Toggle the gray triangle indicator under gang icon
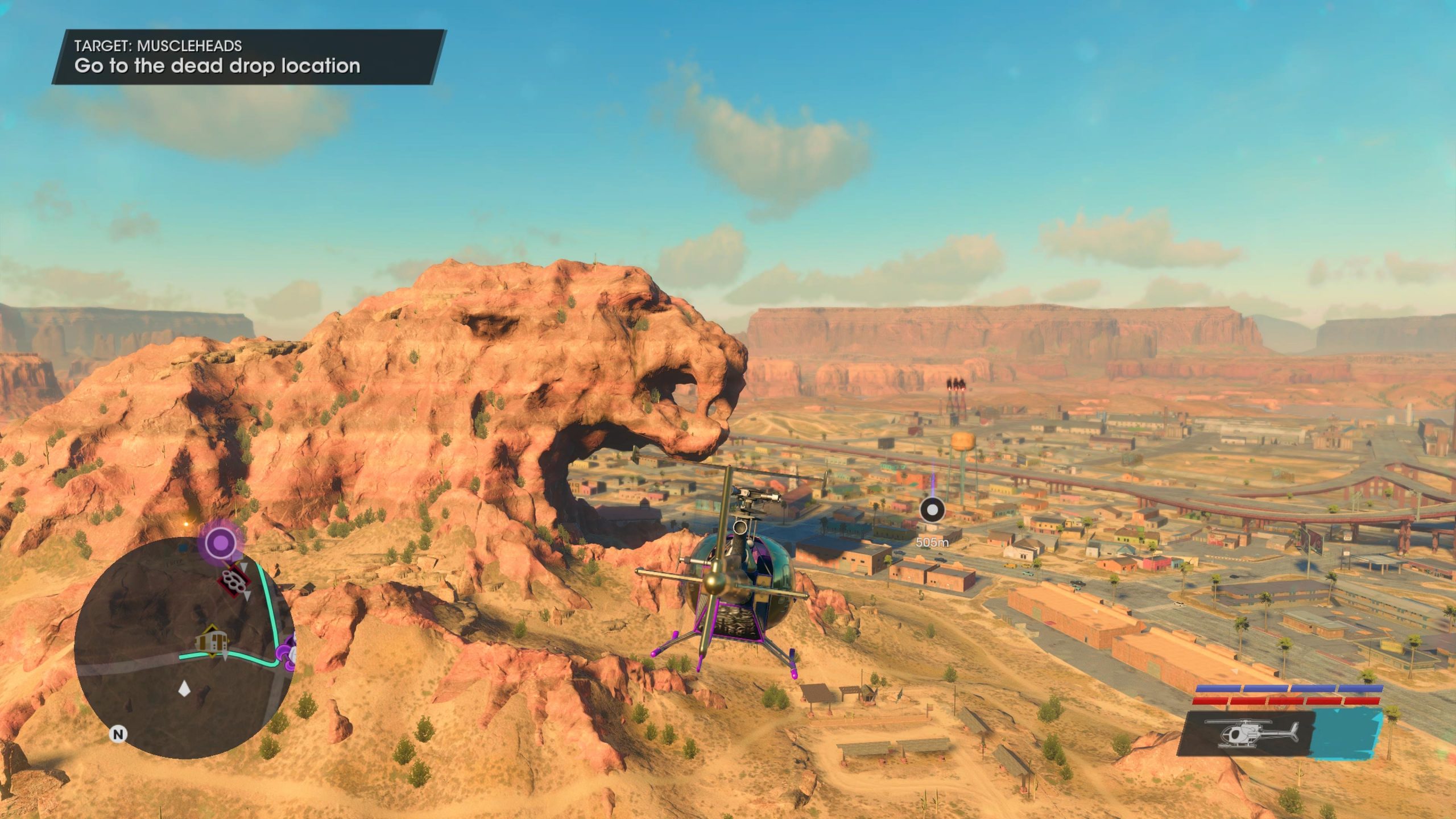The height and width of the screenshot is (819, 1456). tap(247, 595)
